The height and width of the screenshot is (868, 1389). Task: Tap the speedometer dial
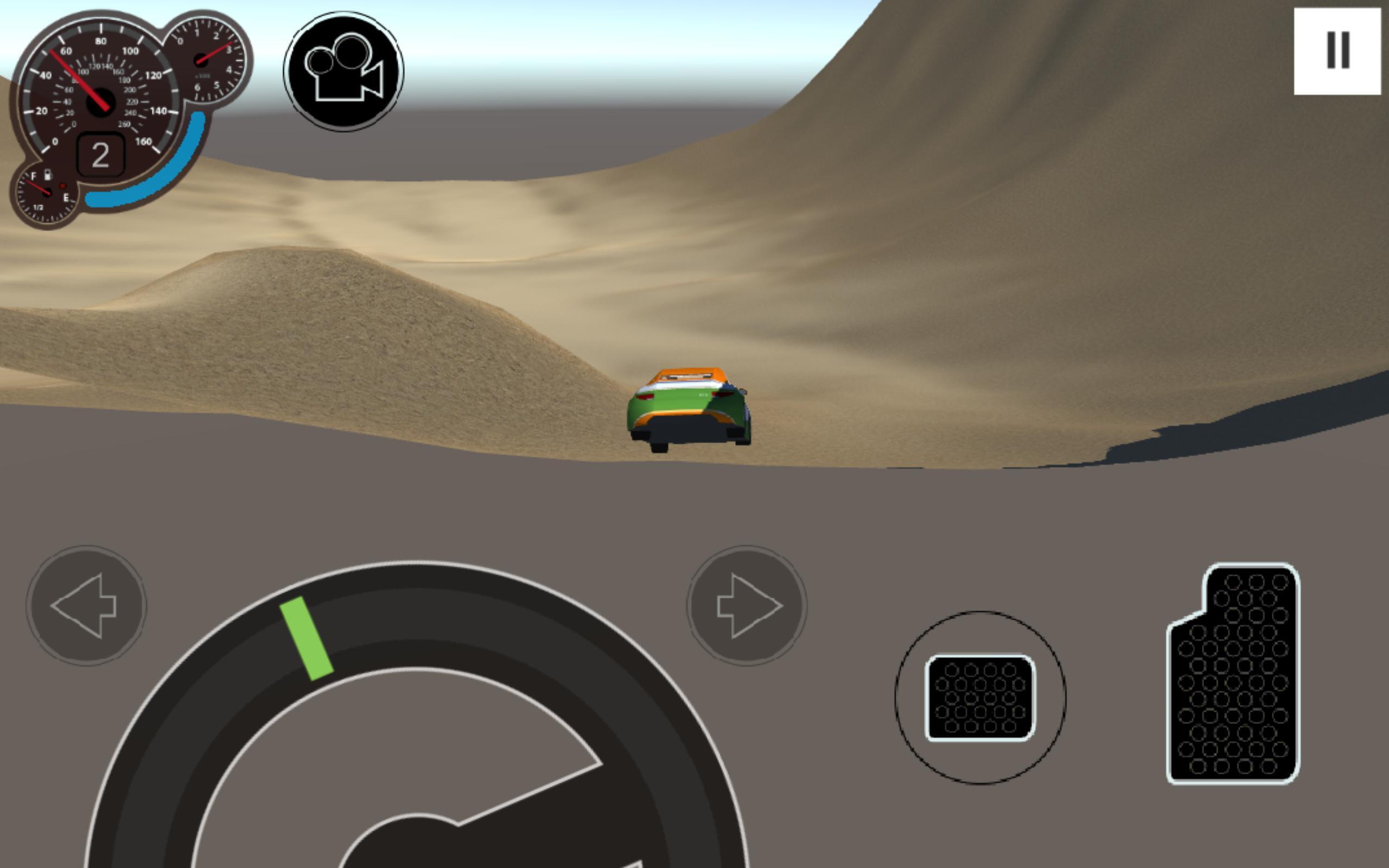[101, 101]
